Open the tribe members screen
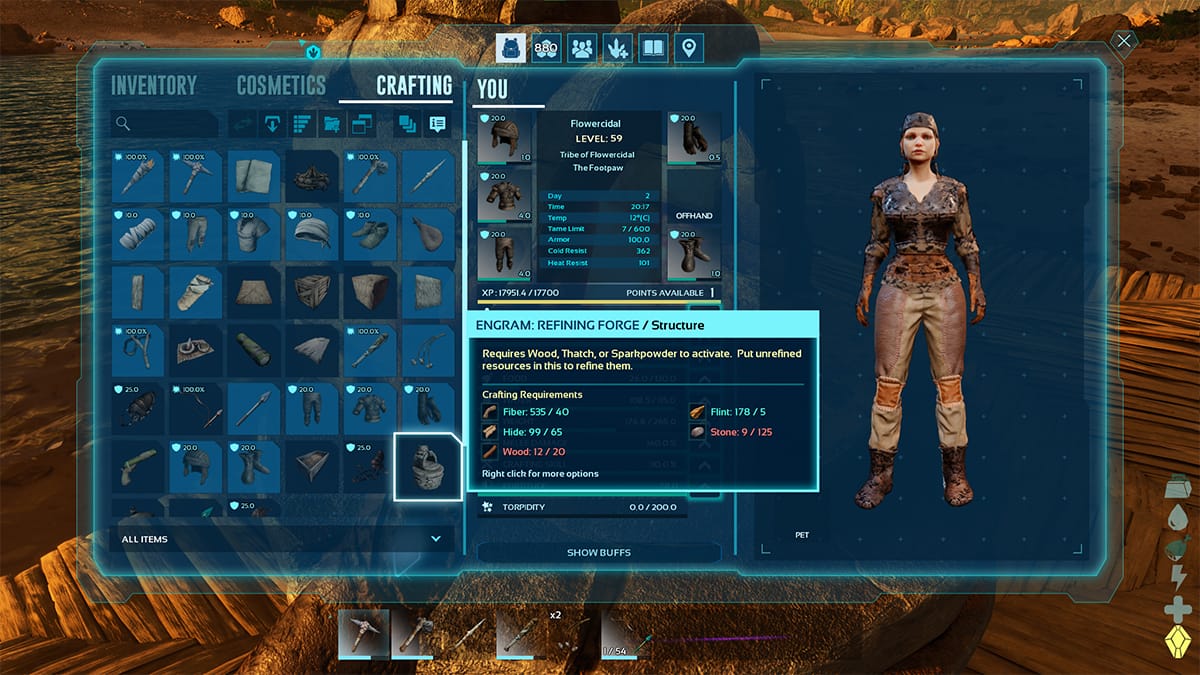1200x675 pixels. pyautogui.click(x=581, y=48)
